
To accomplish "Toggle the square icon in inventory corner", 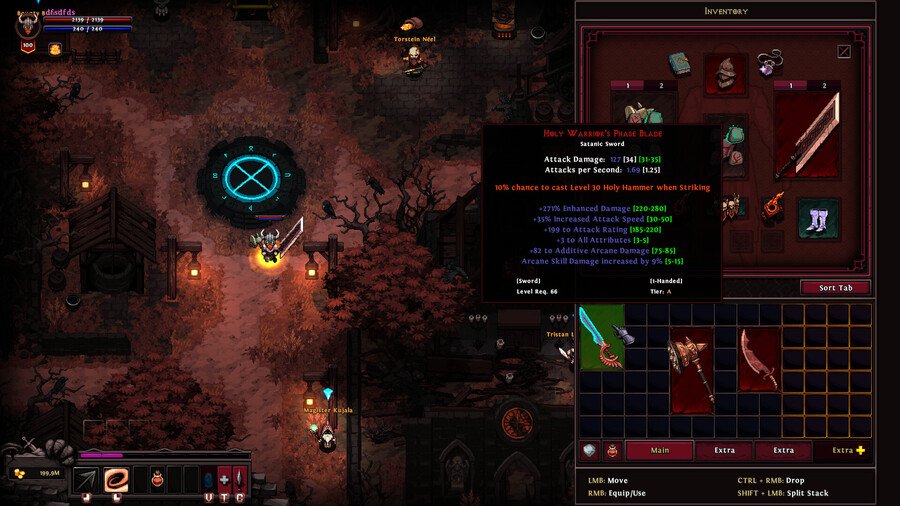I will tap(844, 52).
